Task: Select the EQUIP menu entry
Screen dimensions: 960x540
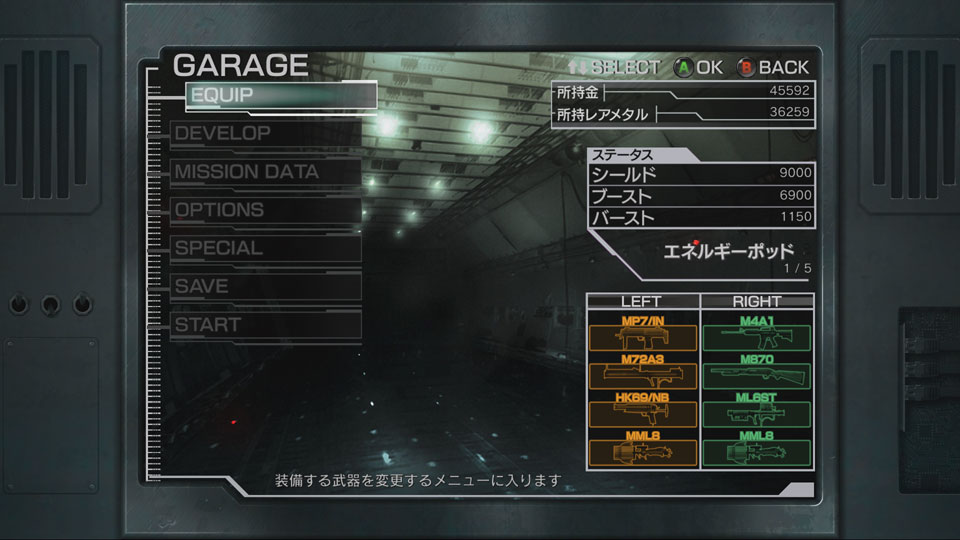Action: pos(280,95)
